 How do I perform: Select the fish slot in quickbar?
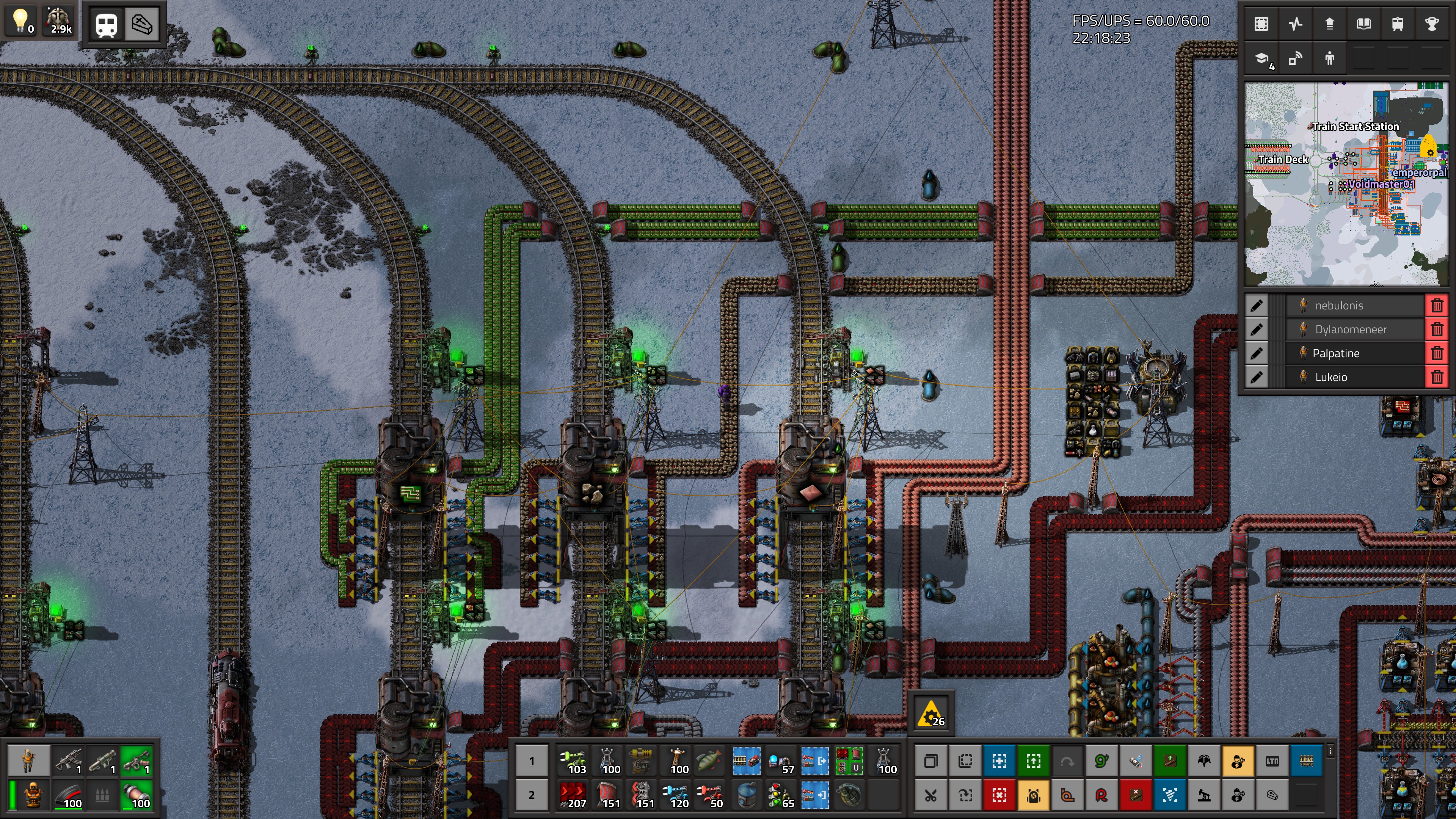[x=709, y=761]
